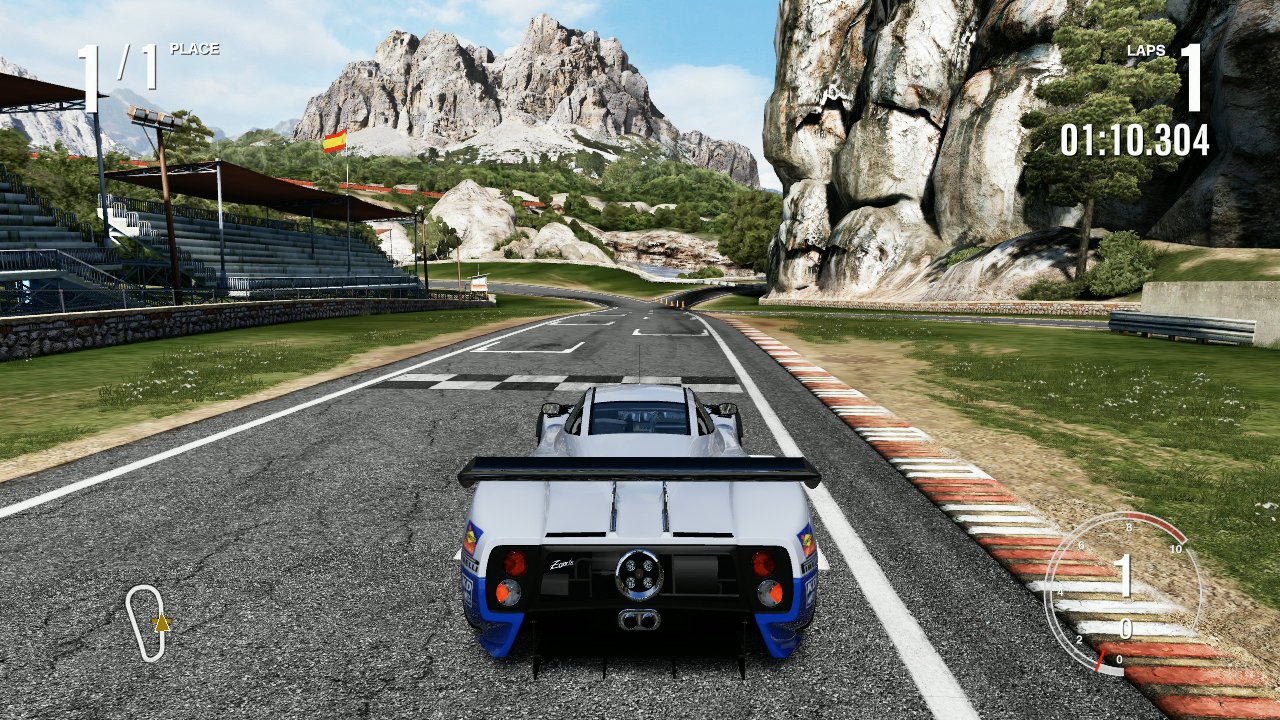Click the left taillight of the car
The image size is (1280, 720).
pyautogui.click(x=514, y=563)
